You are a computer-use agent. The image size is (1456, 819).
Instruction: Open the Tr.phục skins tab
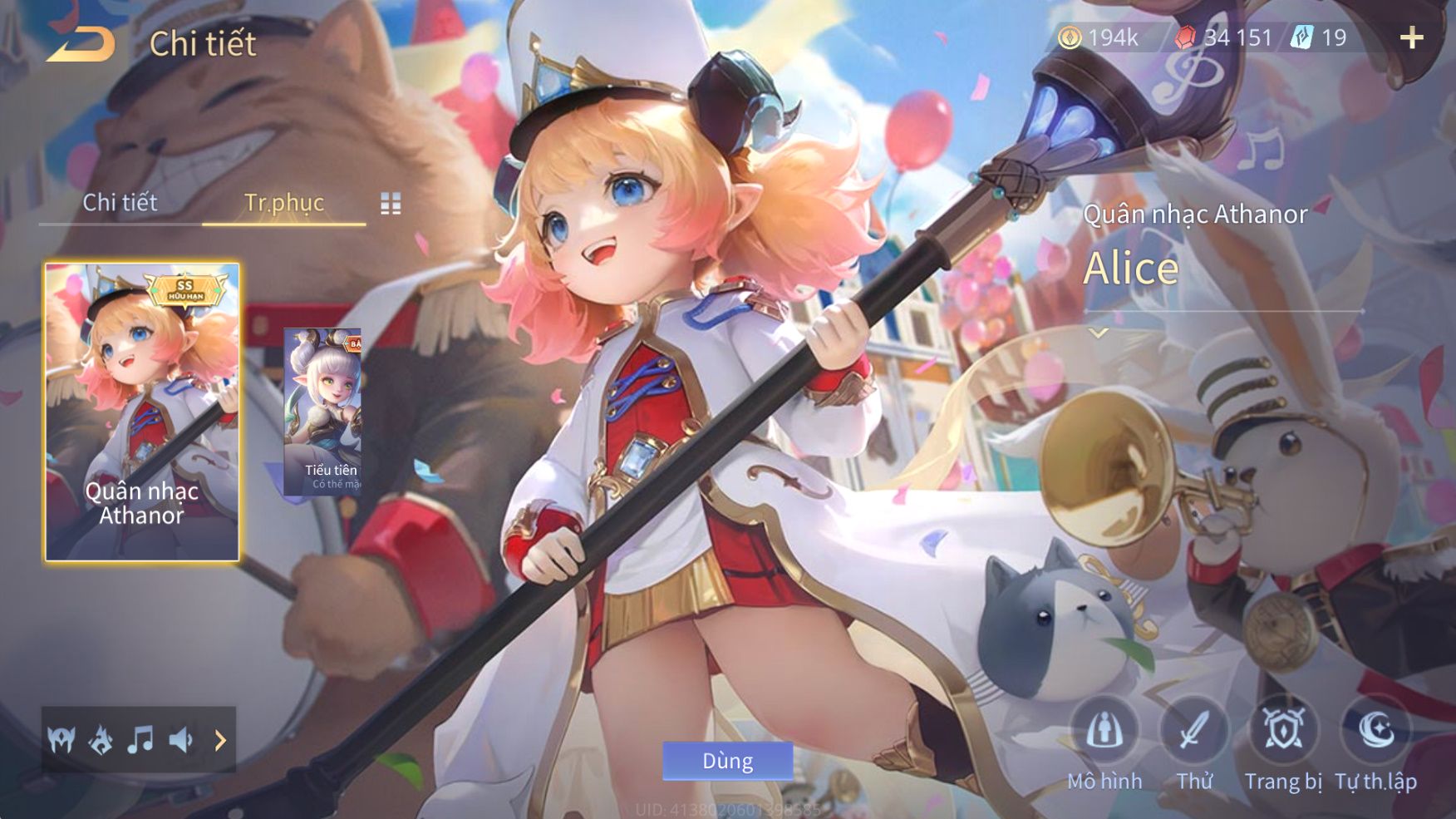(x=283, y=202)
